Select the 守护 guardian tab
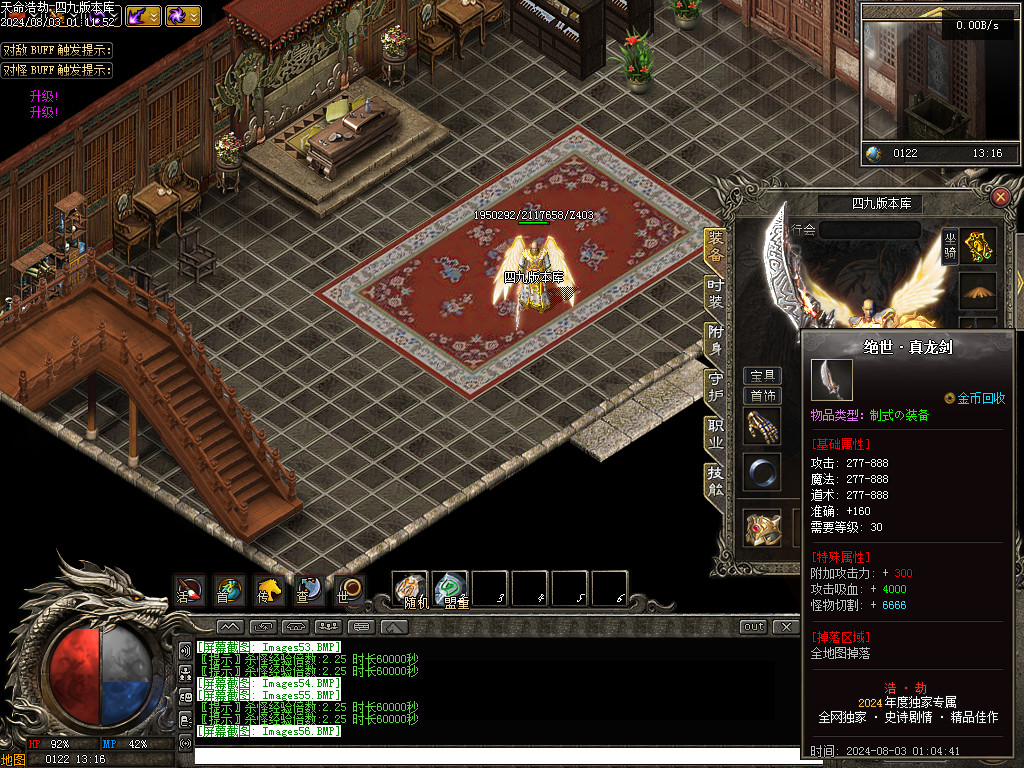The height and width of the screenshot is (768, 1024). (x=715, y=387)
